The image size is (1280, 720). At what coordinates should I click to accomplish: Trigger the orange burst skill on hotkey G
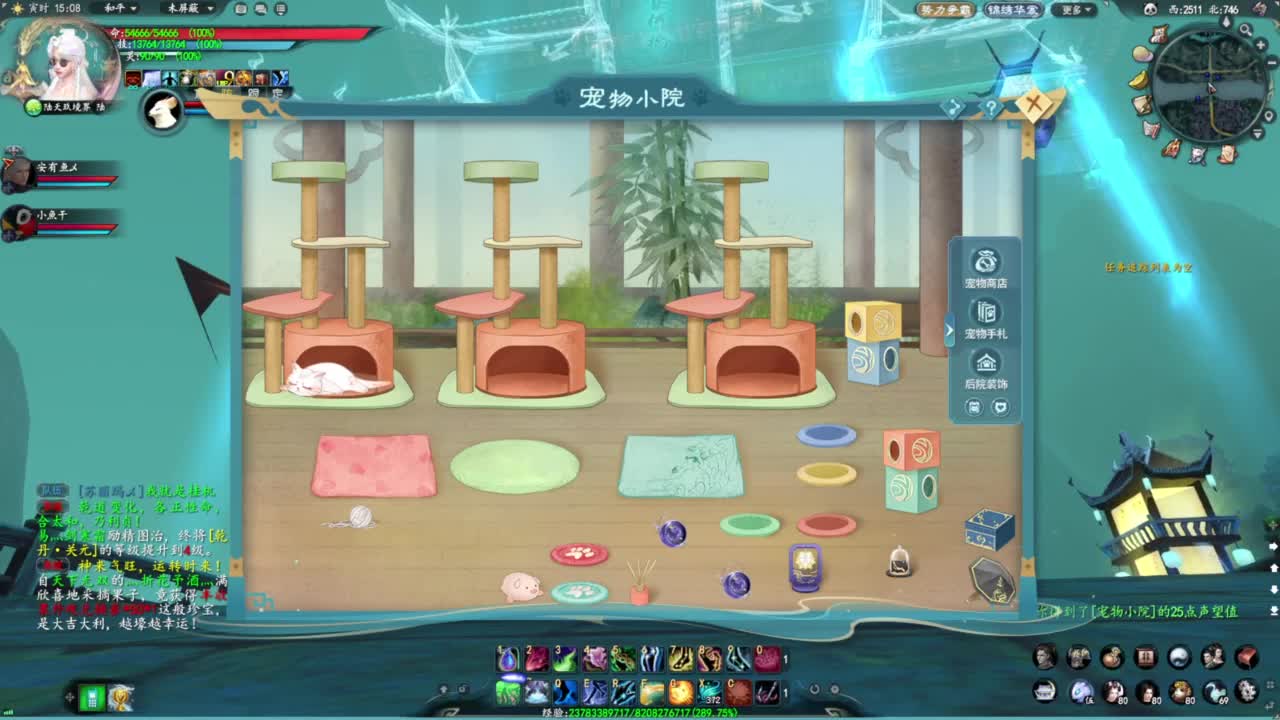(680, 690)
